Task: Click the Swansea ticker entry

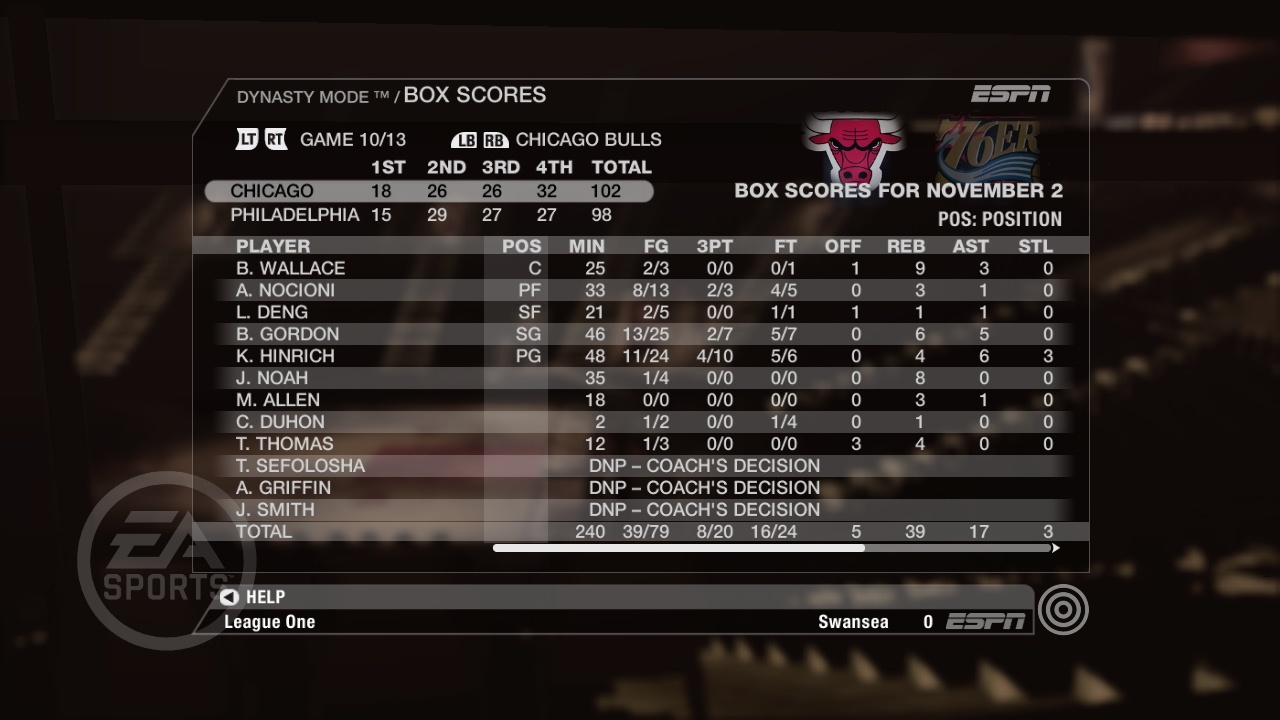Action: [x=855, y=621]
